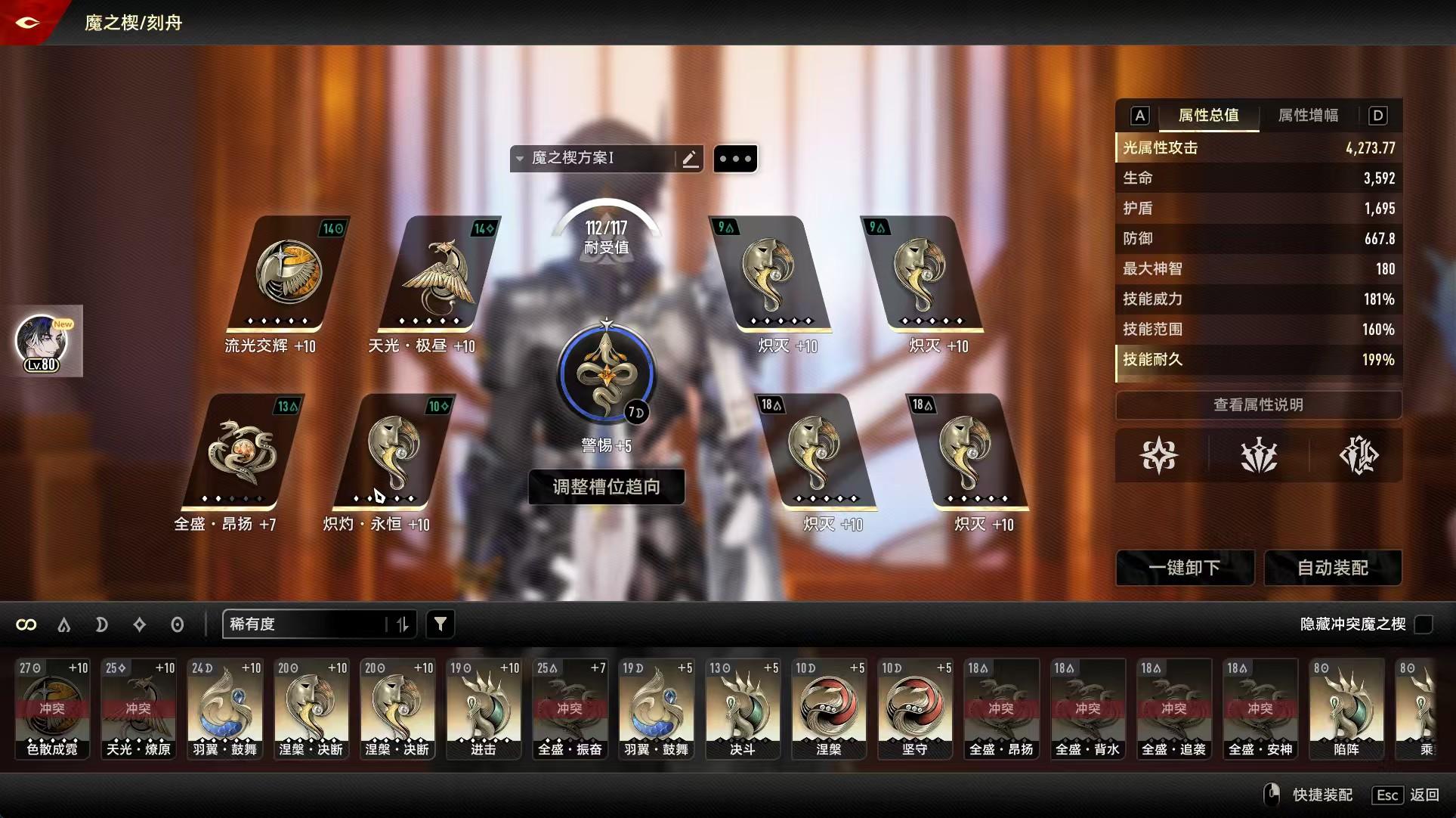The image size is (1456, 818).
Task: Choose the 羽翼·鼓舞 +10 wedge from inventory
Action: (x=224, y=708)
